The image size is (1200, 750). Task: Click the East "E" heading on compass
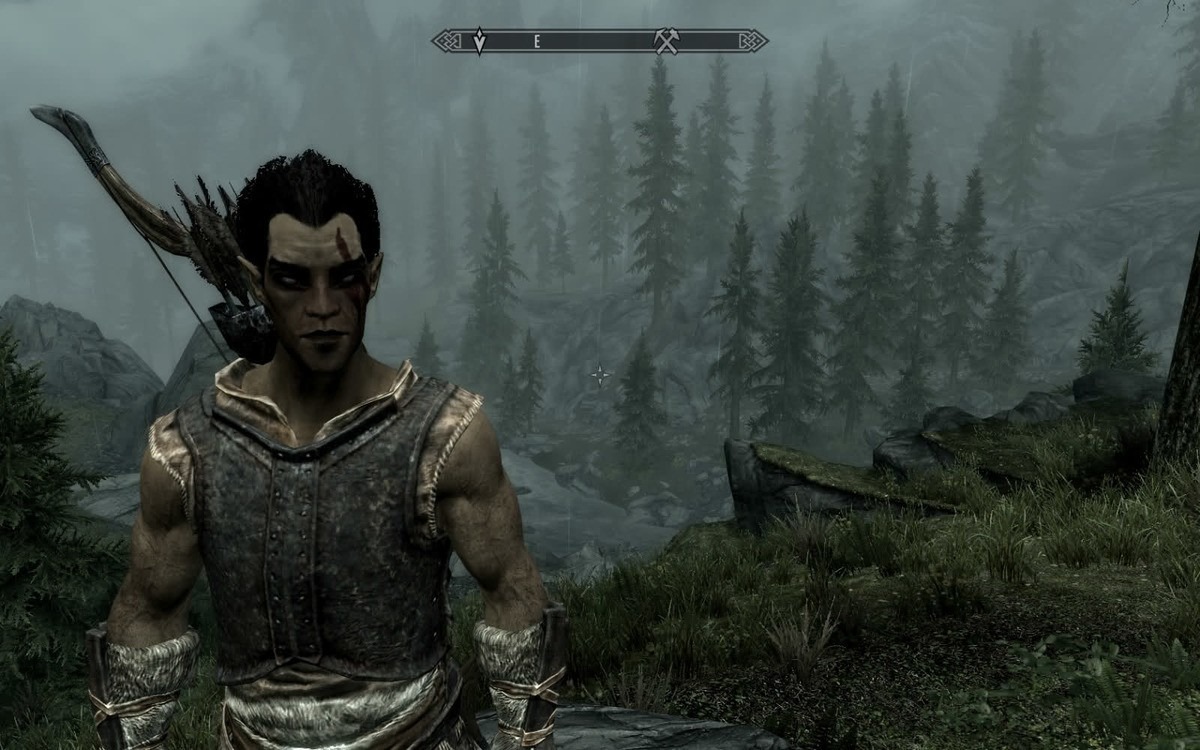(537, 41)
